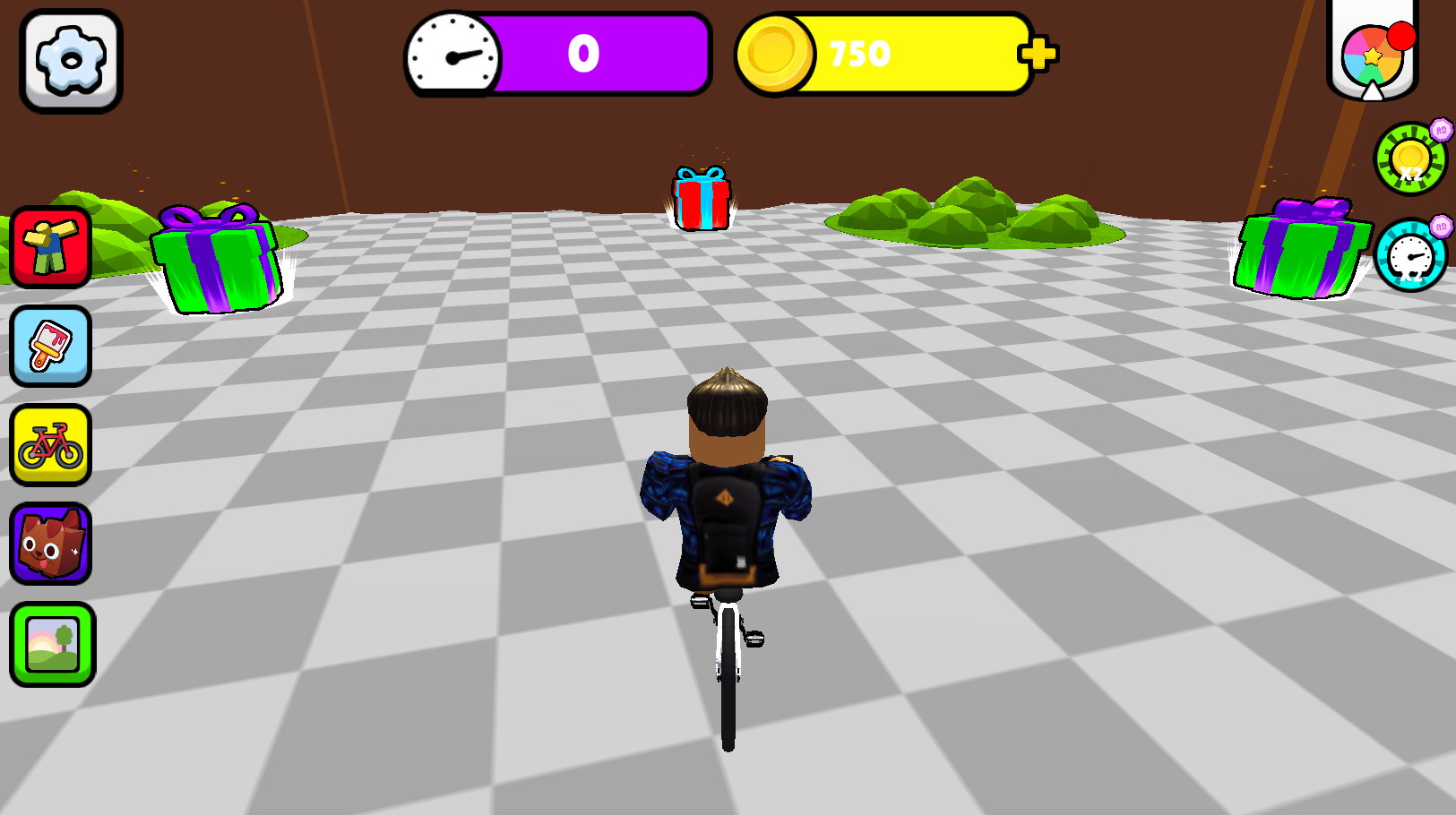Open the pets menu
Screen dimensions: 1456x815
pos(49,545)
